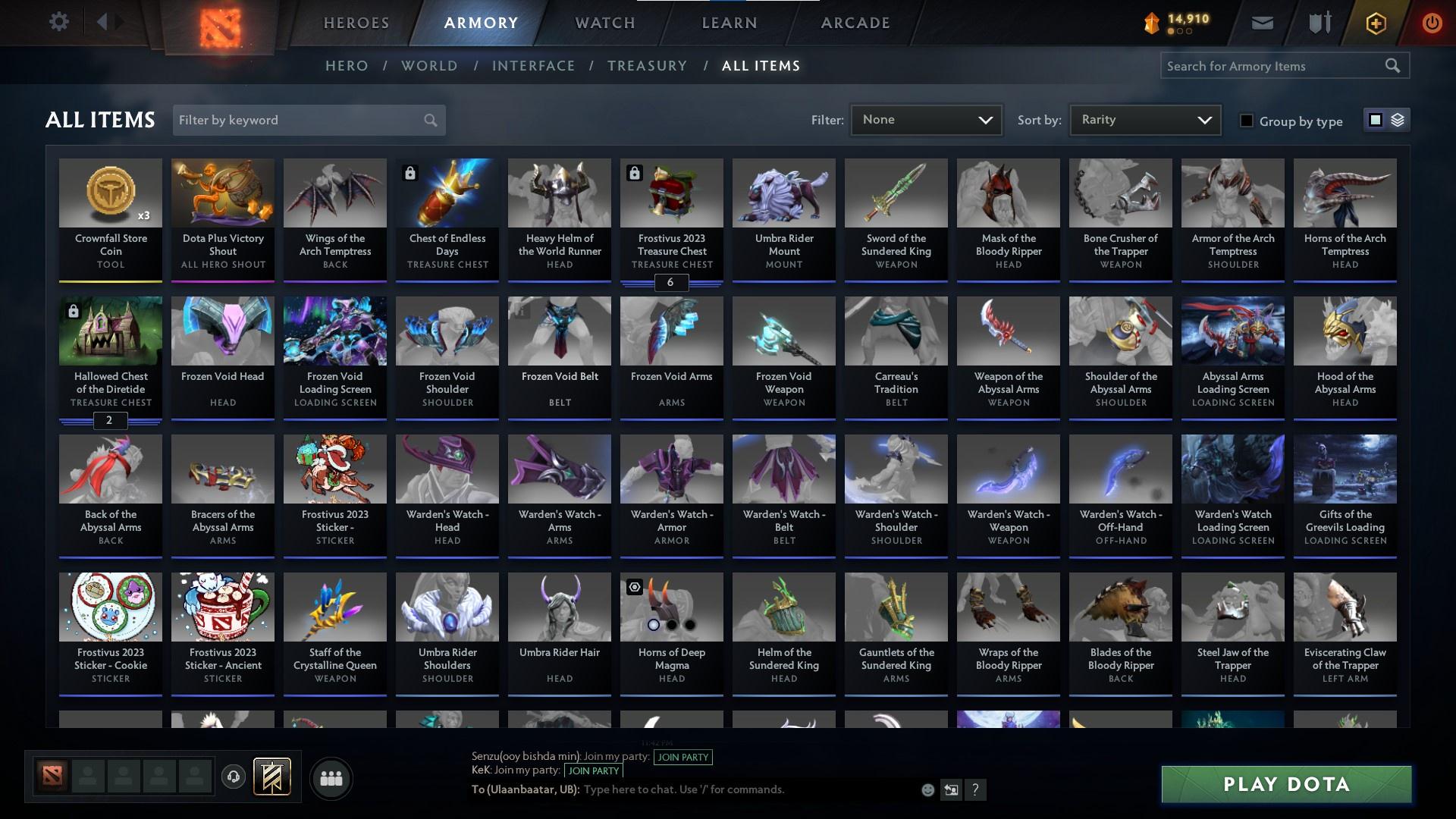Open notifications via the mail icon

(1262, 22)
